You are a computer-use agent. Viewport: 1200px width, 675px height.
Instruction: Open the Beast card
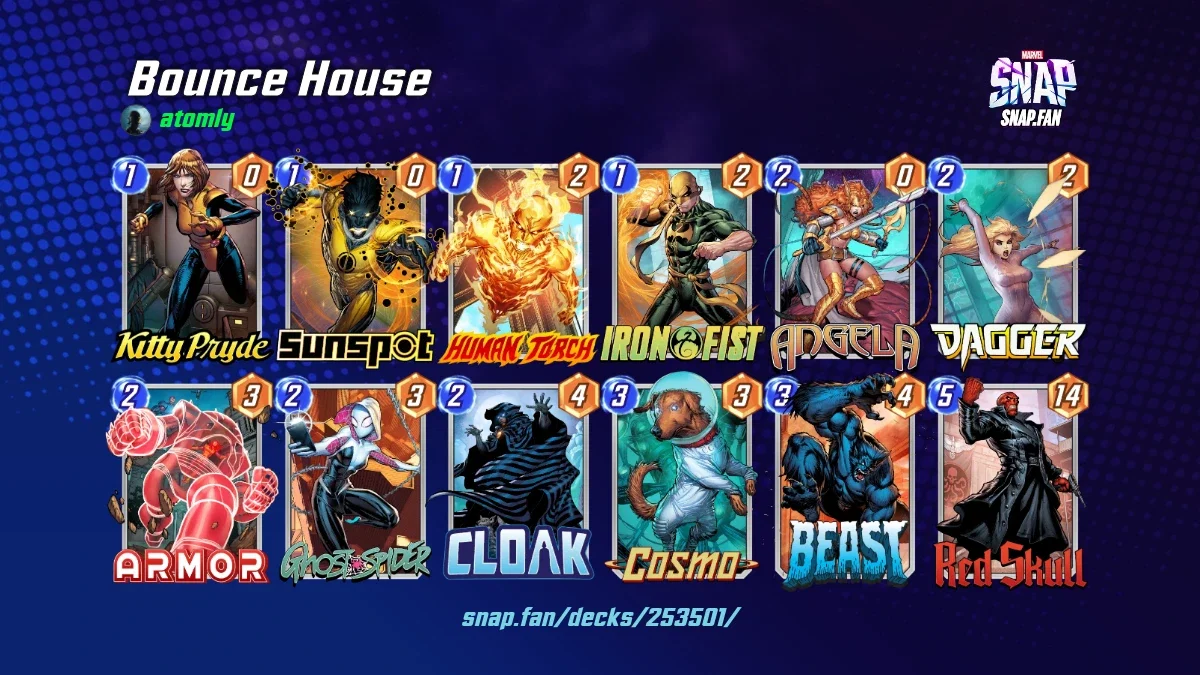[x=845, y=482]
